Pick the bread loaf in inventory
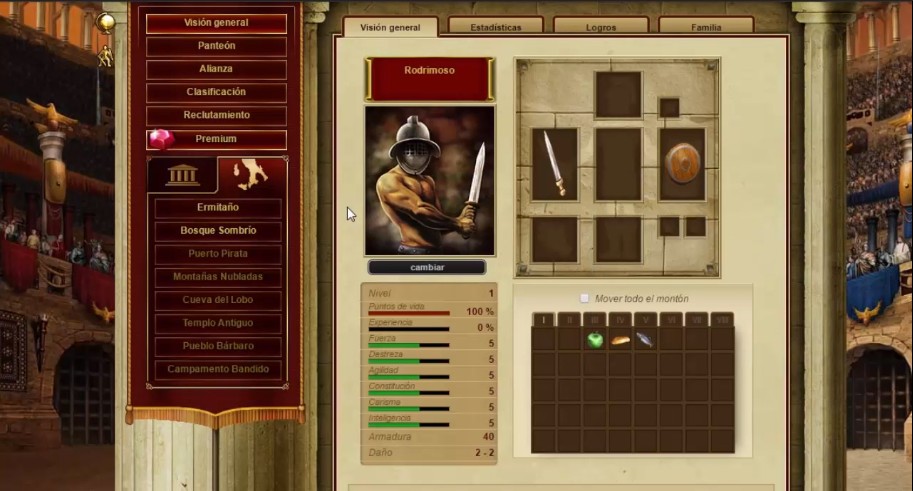Viewport: 913px width, 491px height. click(620, 340)
